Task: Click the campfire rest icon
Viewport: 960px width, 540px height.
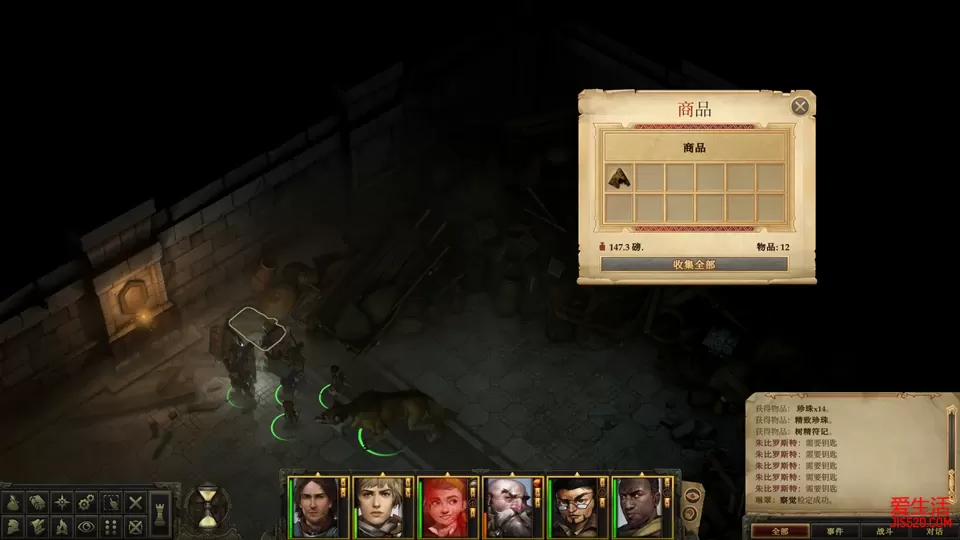Action: (x=62, y=525)
